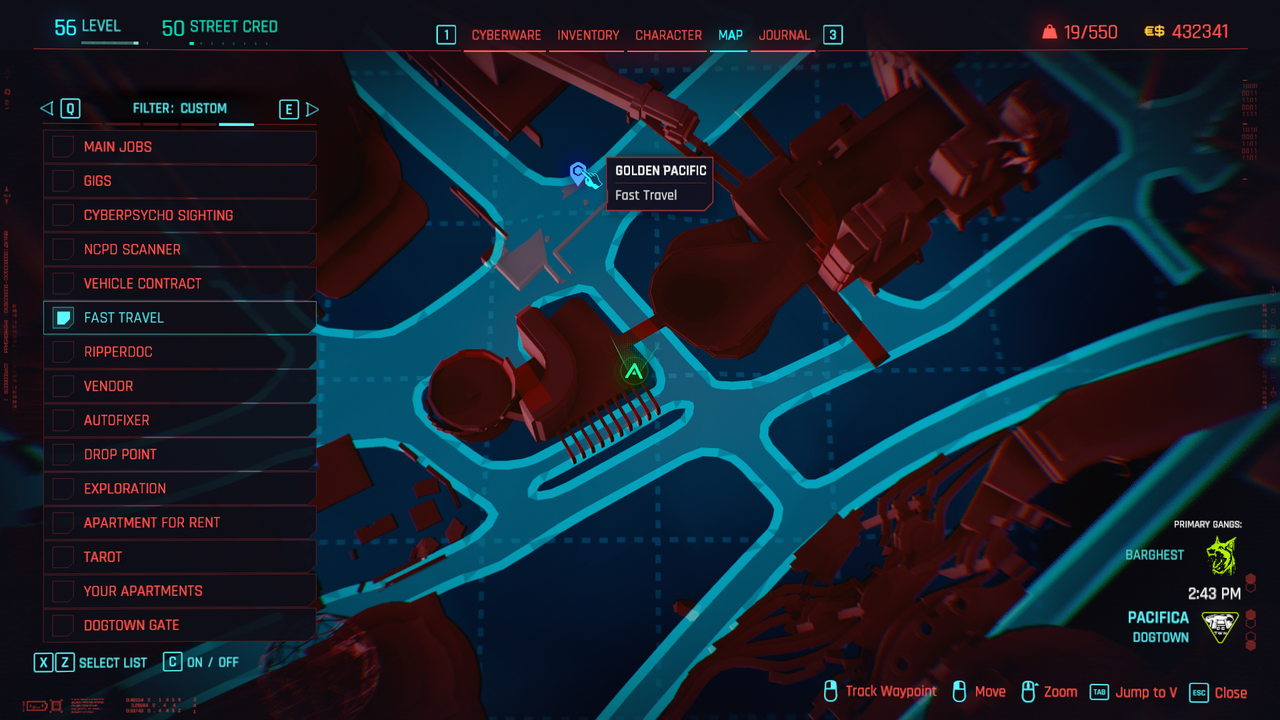
Task: Toggle Cyberpsycho Sighting filter
Action: [63, 215]
